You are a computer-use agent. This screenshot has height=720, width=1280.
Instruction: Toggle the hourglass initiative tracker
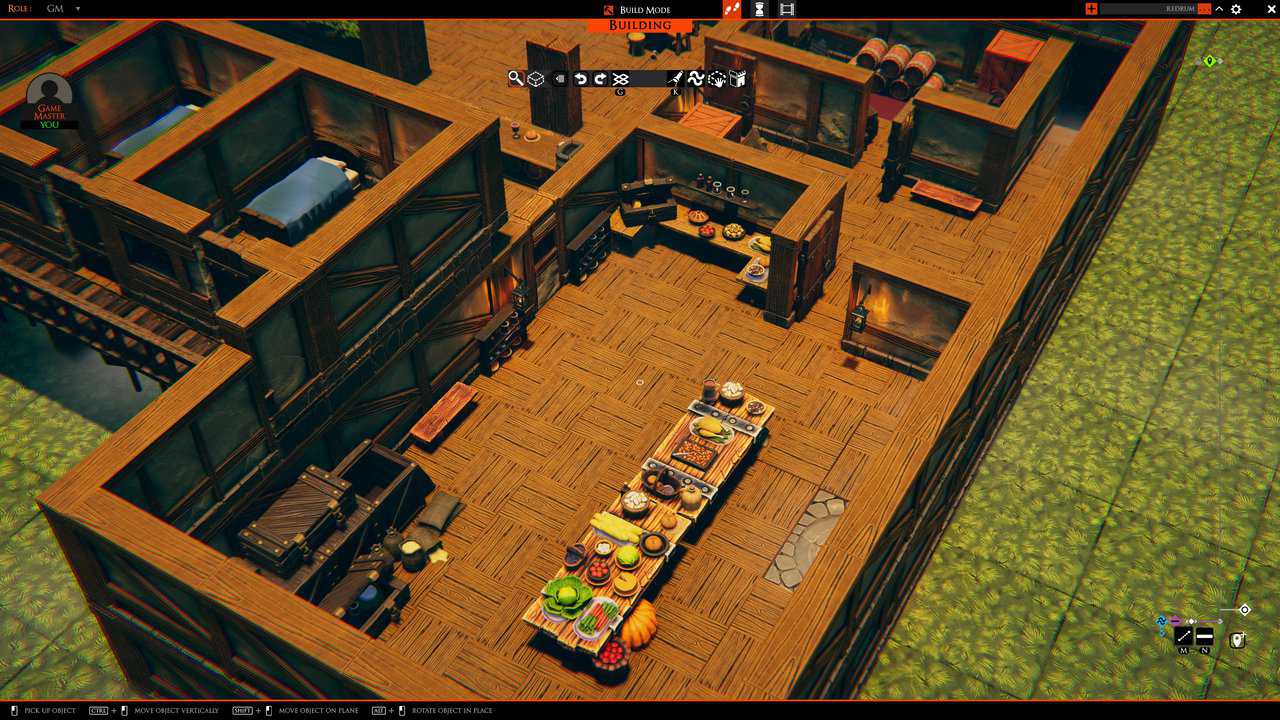760,9
